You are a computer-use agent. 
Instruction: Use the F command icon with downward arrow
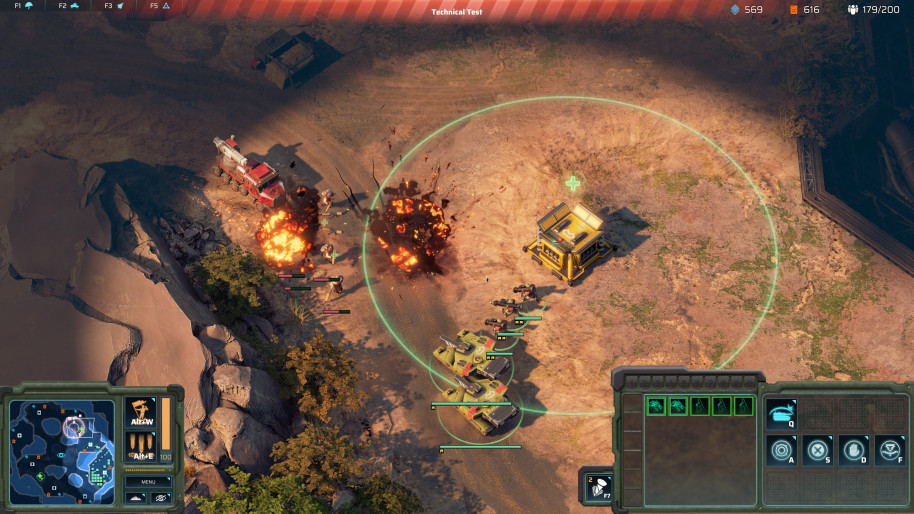pos(889,450)
